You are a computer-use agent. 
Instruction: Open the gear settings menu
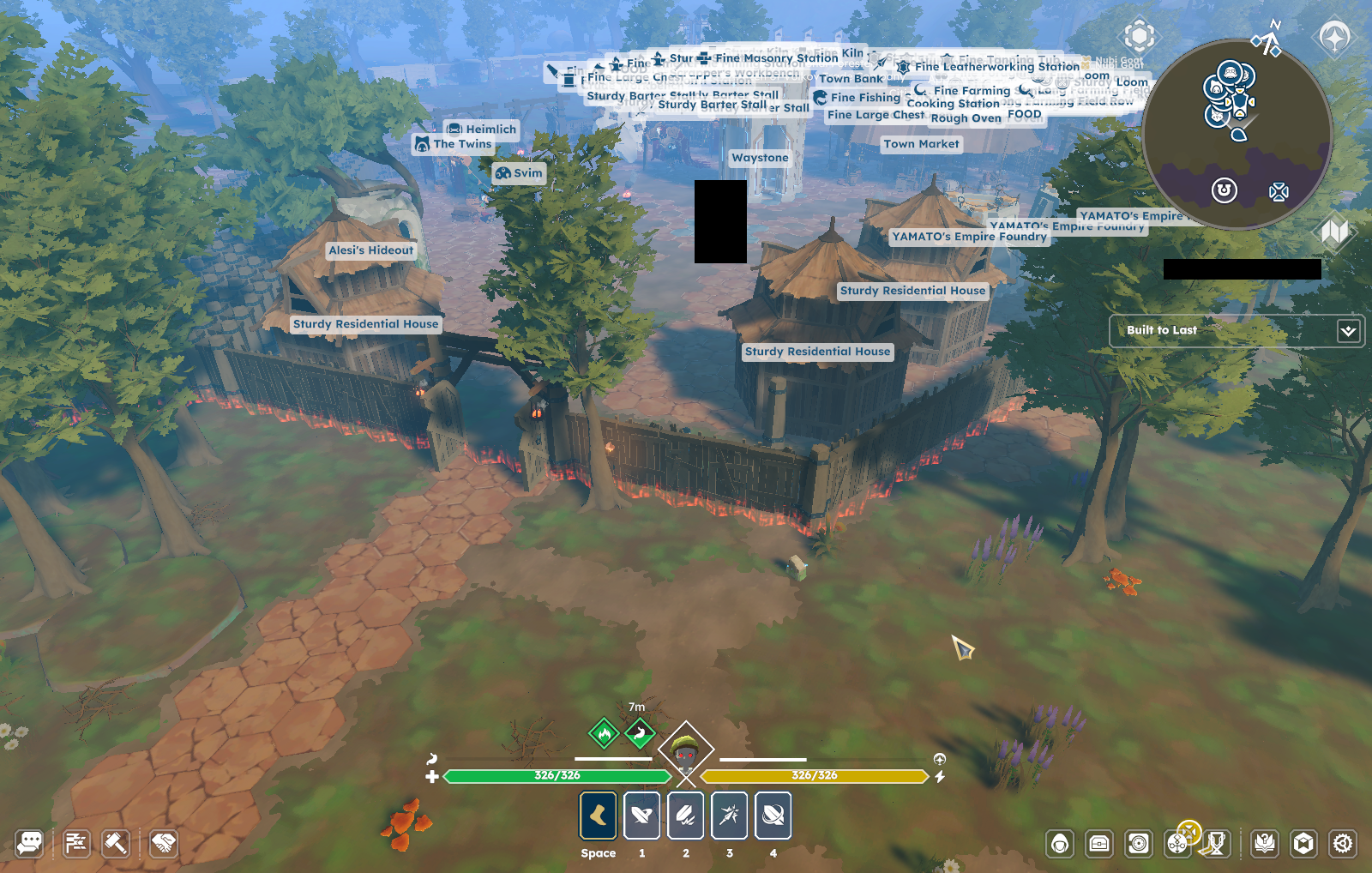[1343, 844]
